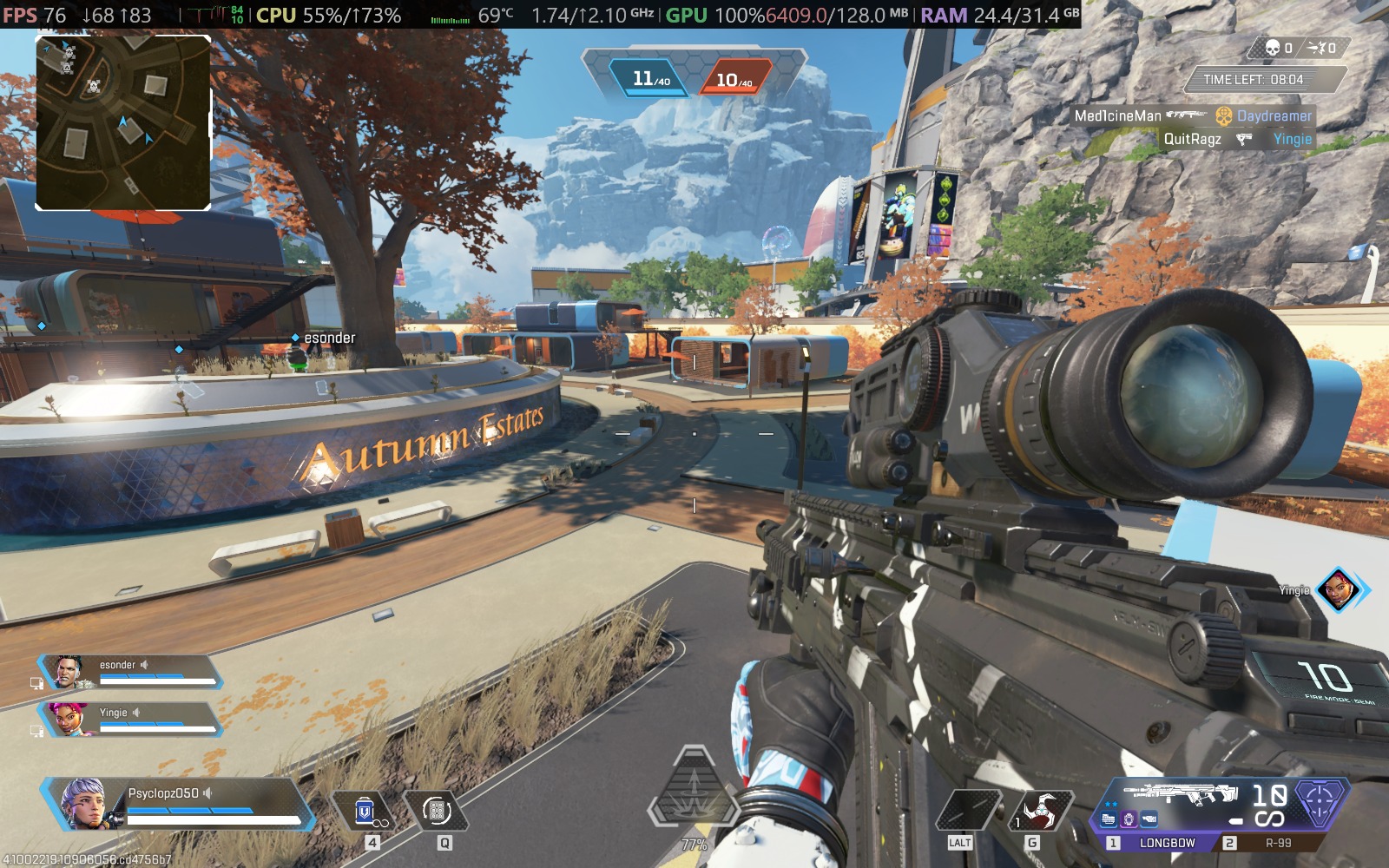Mute esonder's voice chat speaker
The width and height of the screenshot is (1389, 868).
point(144,665)
